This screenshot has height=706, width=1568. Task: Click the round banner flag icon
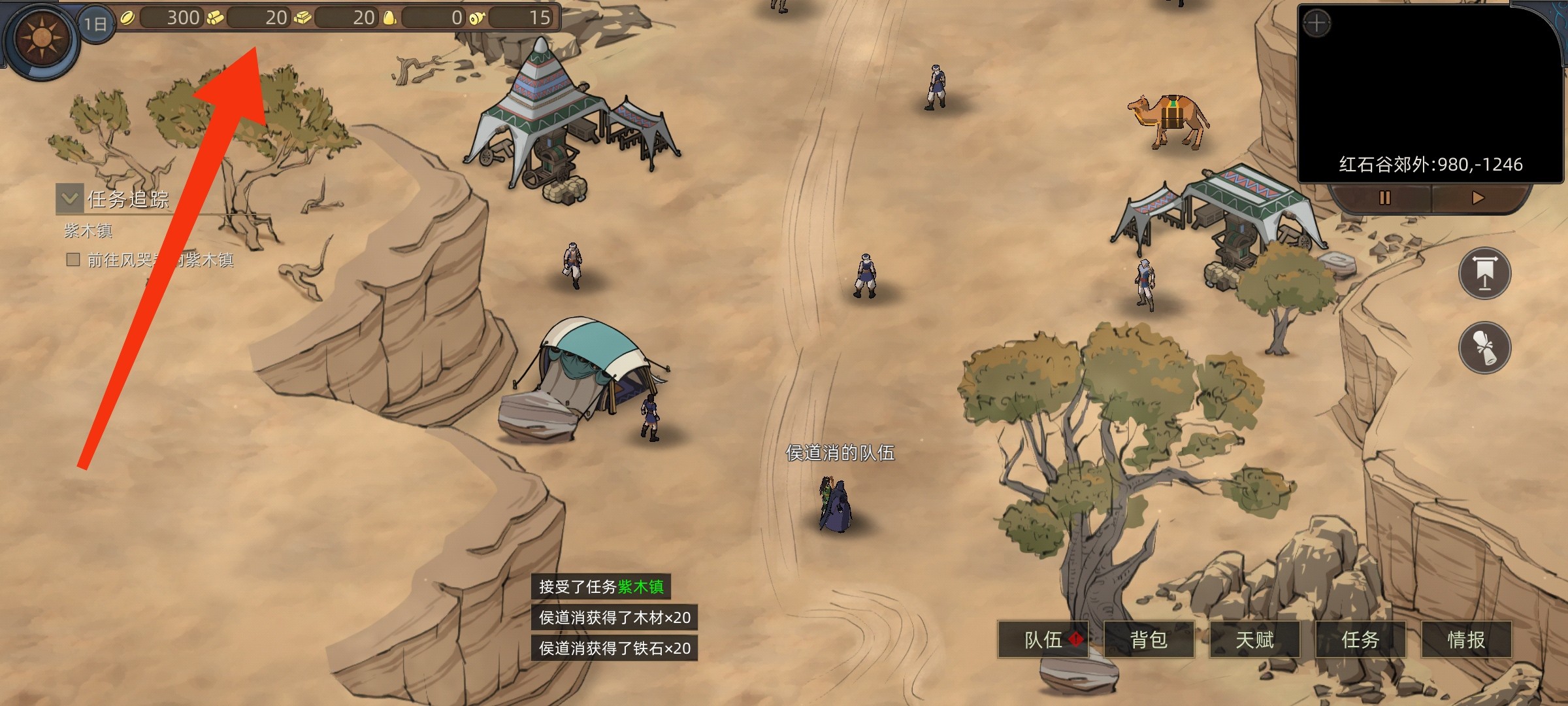pos(1484,273)
